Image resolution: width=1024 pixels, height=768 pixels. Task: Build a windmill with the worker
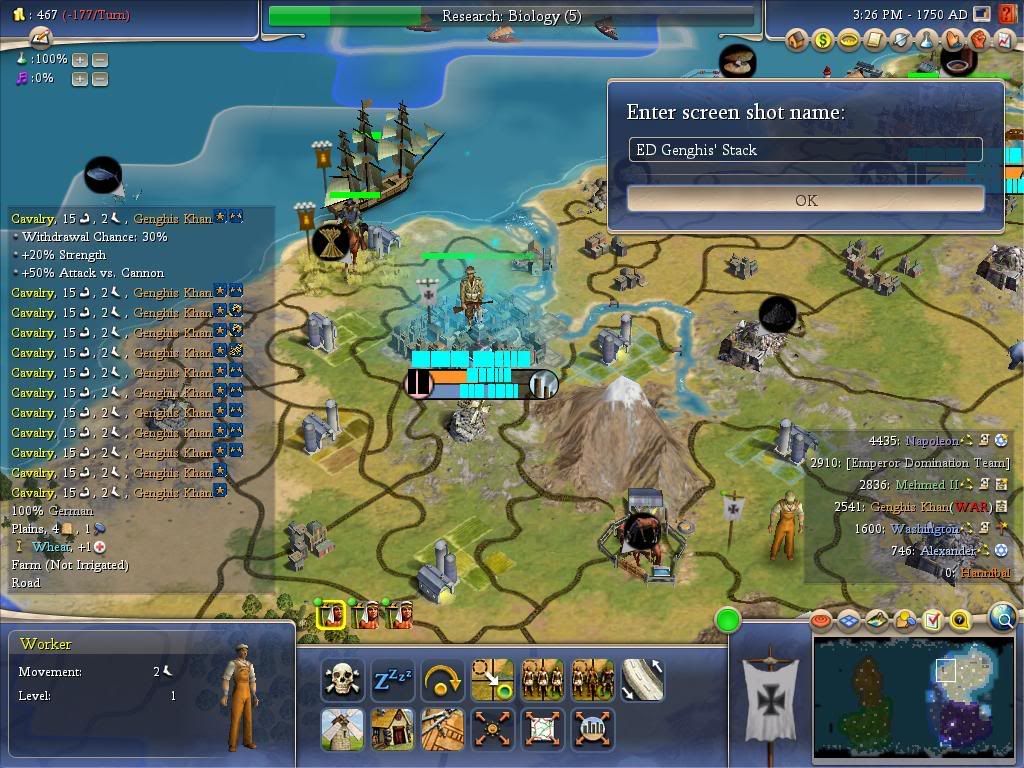(343, 730)
